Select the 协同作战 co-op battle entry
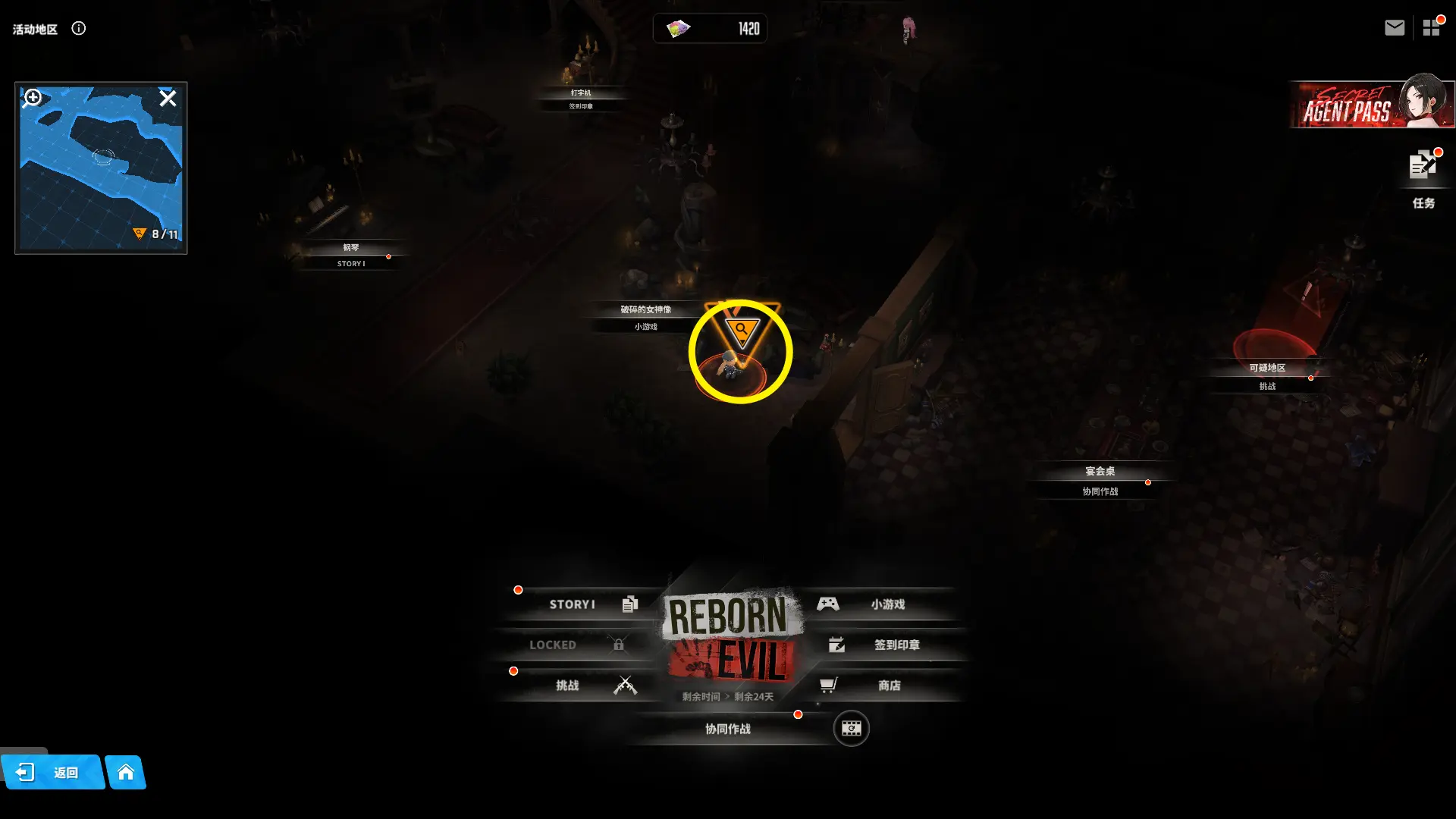 coord(728,729)
